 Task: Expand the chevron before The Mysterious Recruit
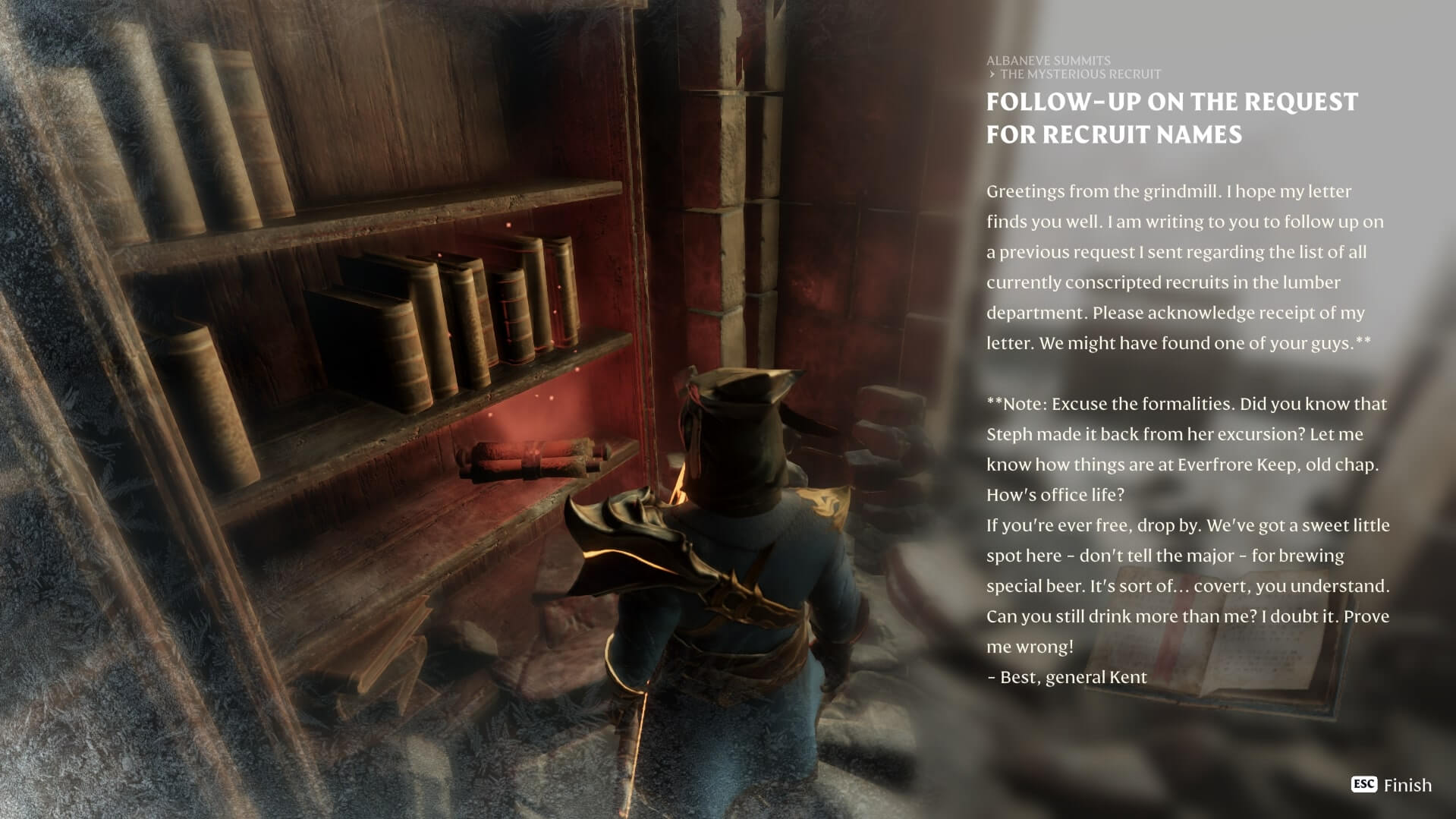pos(991,74)
